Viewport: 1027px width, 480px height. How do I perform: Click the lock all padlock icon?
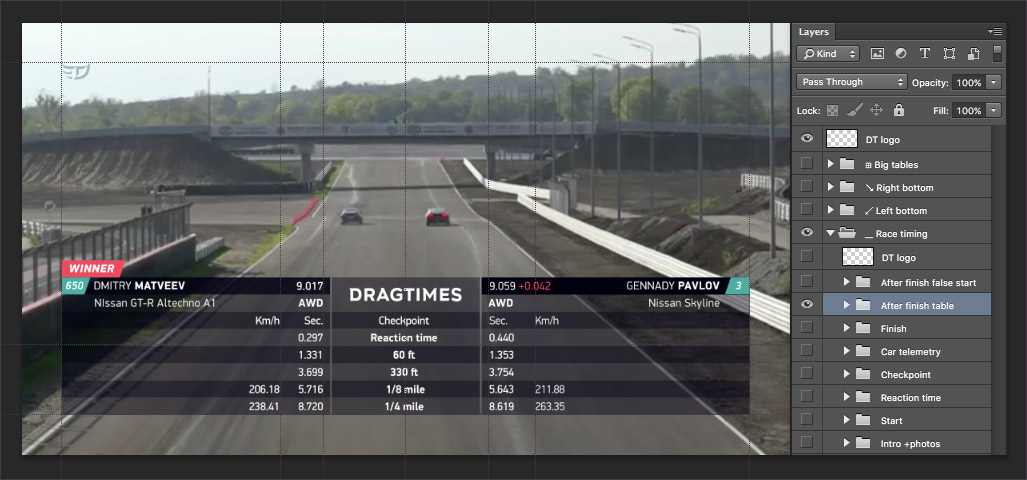pos(899,110)
